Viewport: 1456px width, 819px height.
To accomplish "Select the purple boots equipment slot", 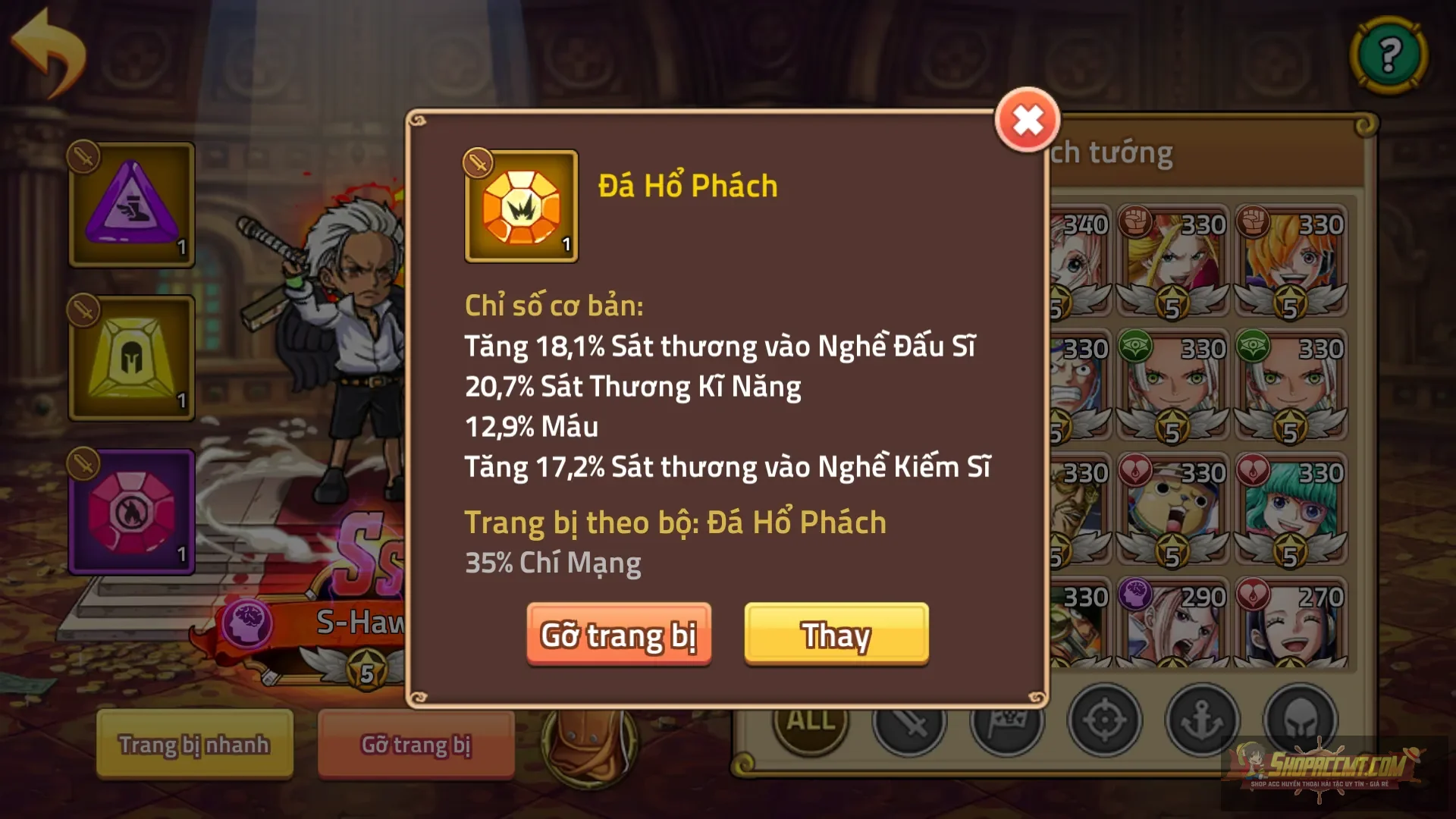I will pos(130,205).
